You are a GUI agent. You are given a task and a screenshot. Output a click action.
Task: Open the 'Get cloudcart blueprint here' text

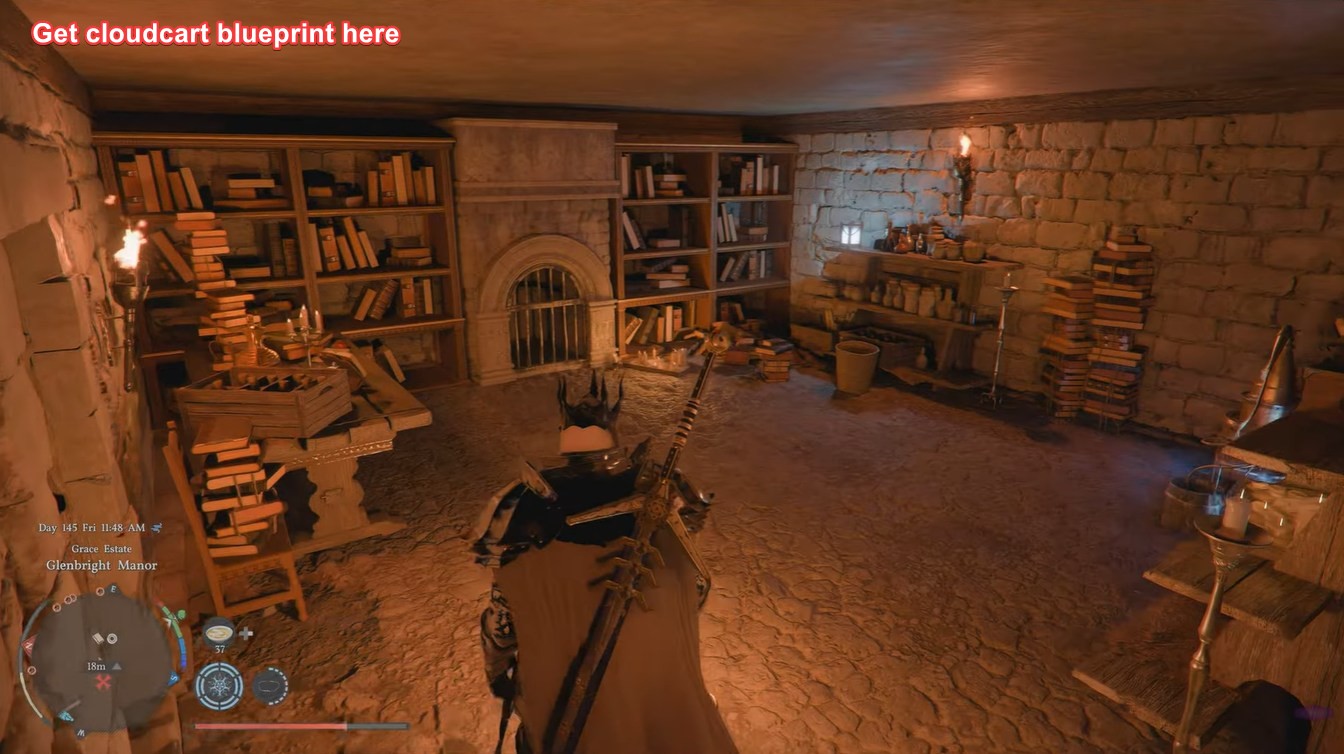[216, 33]
